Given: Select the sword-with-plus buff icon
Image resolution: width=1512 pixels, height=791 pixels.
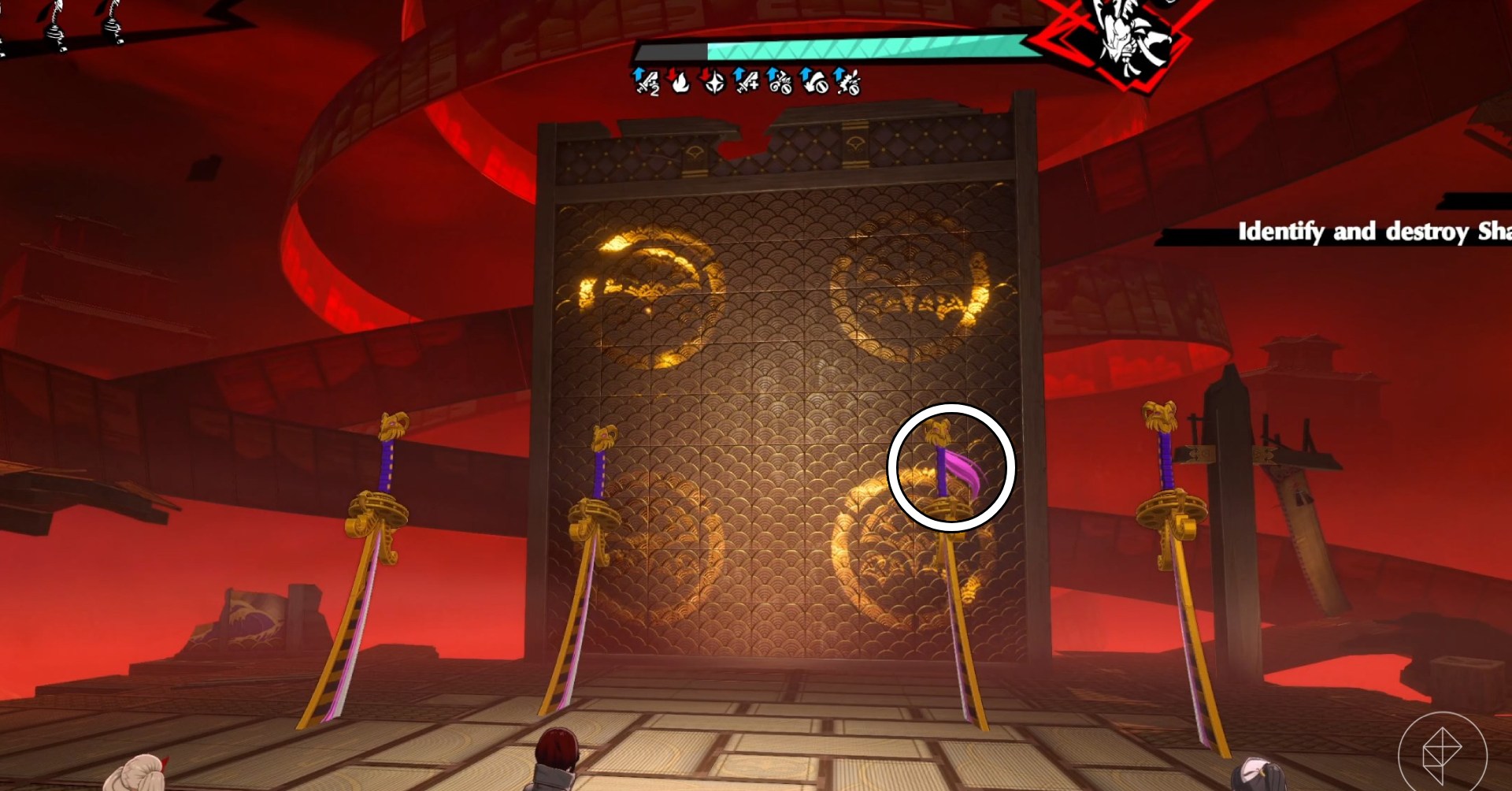Looking at the screenshot, I should pos(746,81).
